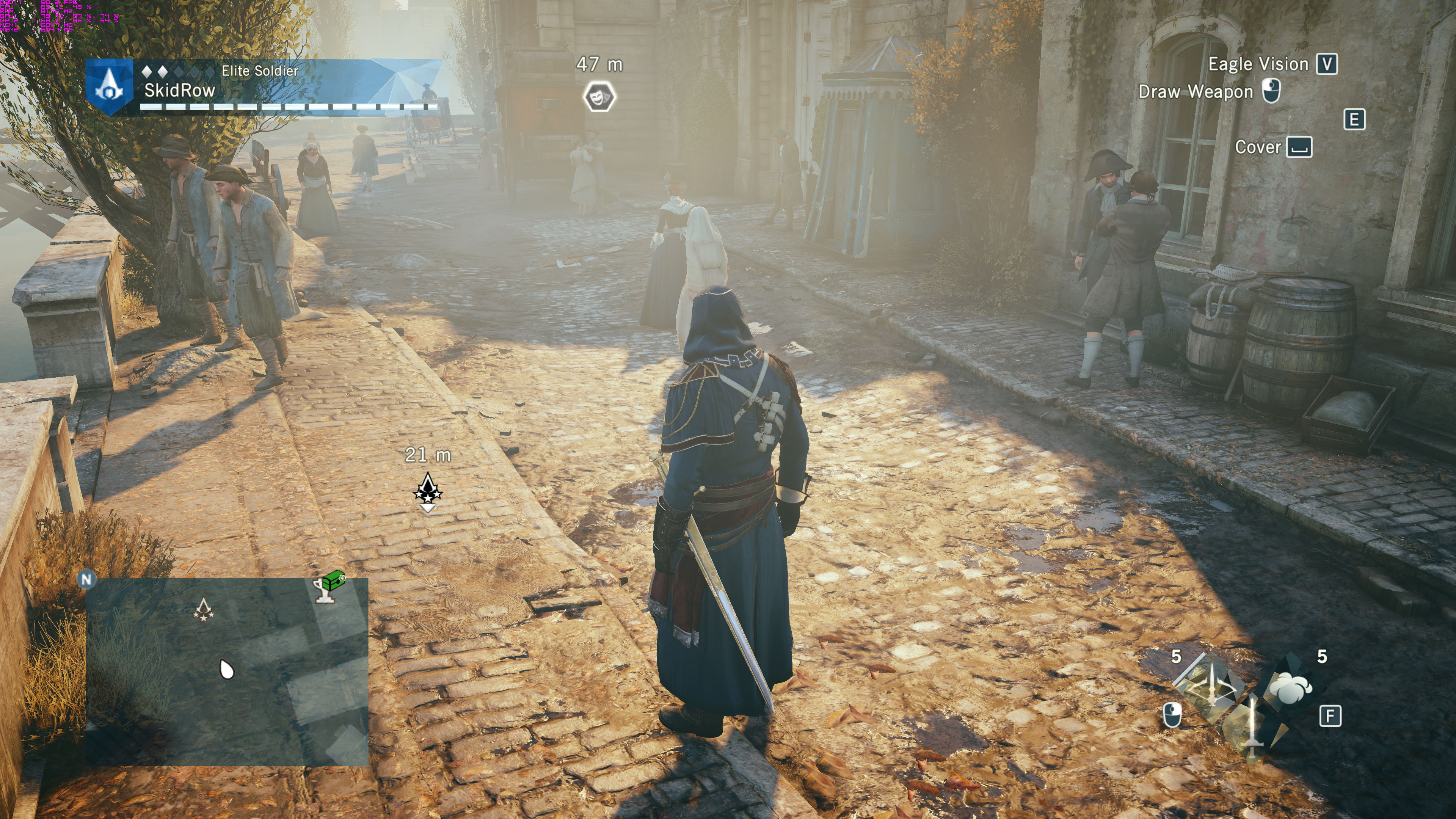Image resolution: width=1456 pixels, height=819 pixels.
Task: Click the white player arrow on minimap
Action: click(x=227, y=669)
